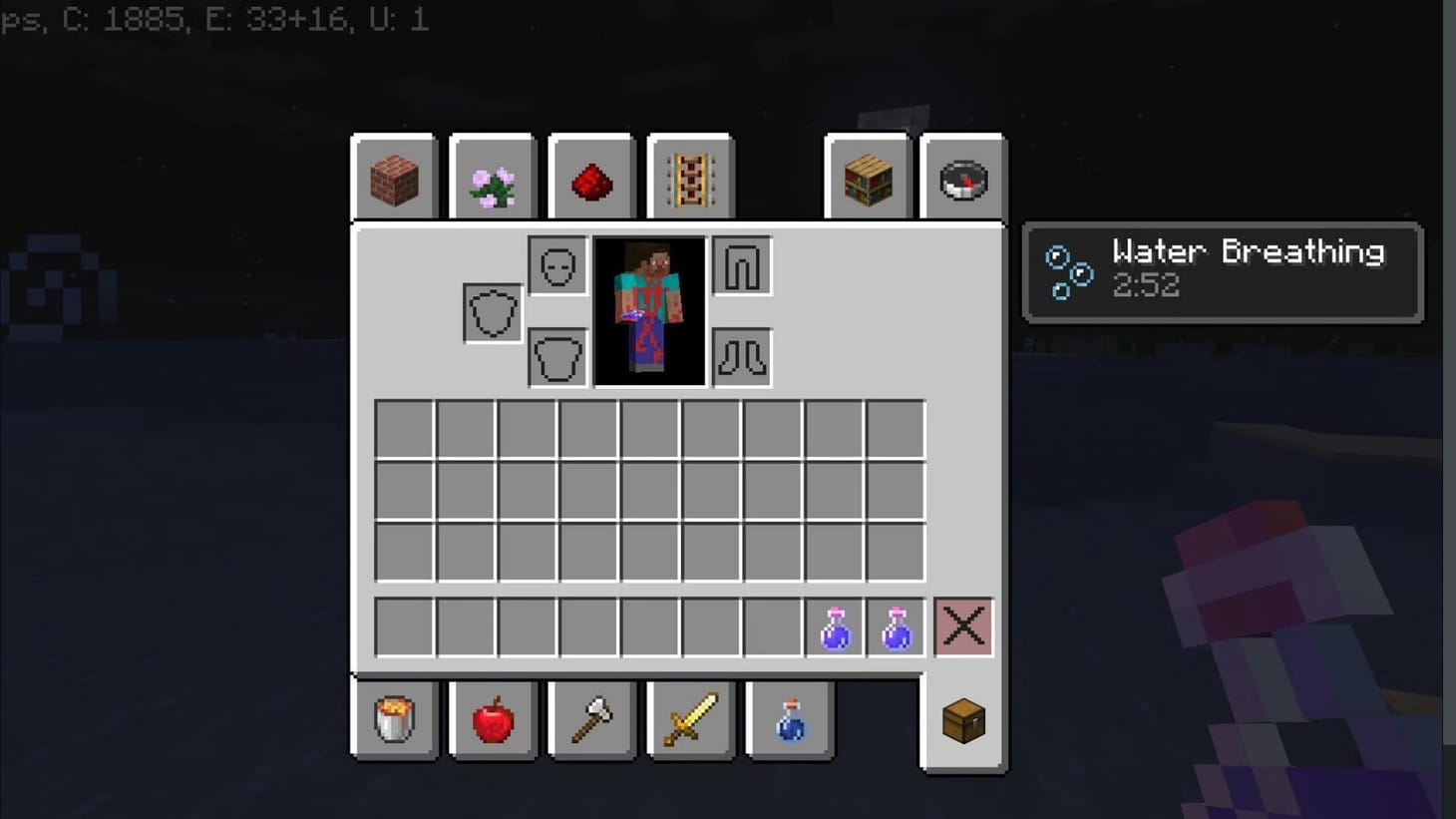Click the helmet armor slot outline
This screenshot has width=1456, height=819.
coord(557,266)
